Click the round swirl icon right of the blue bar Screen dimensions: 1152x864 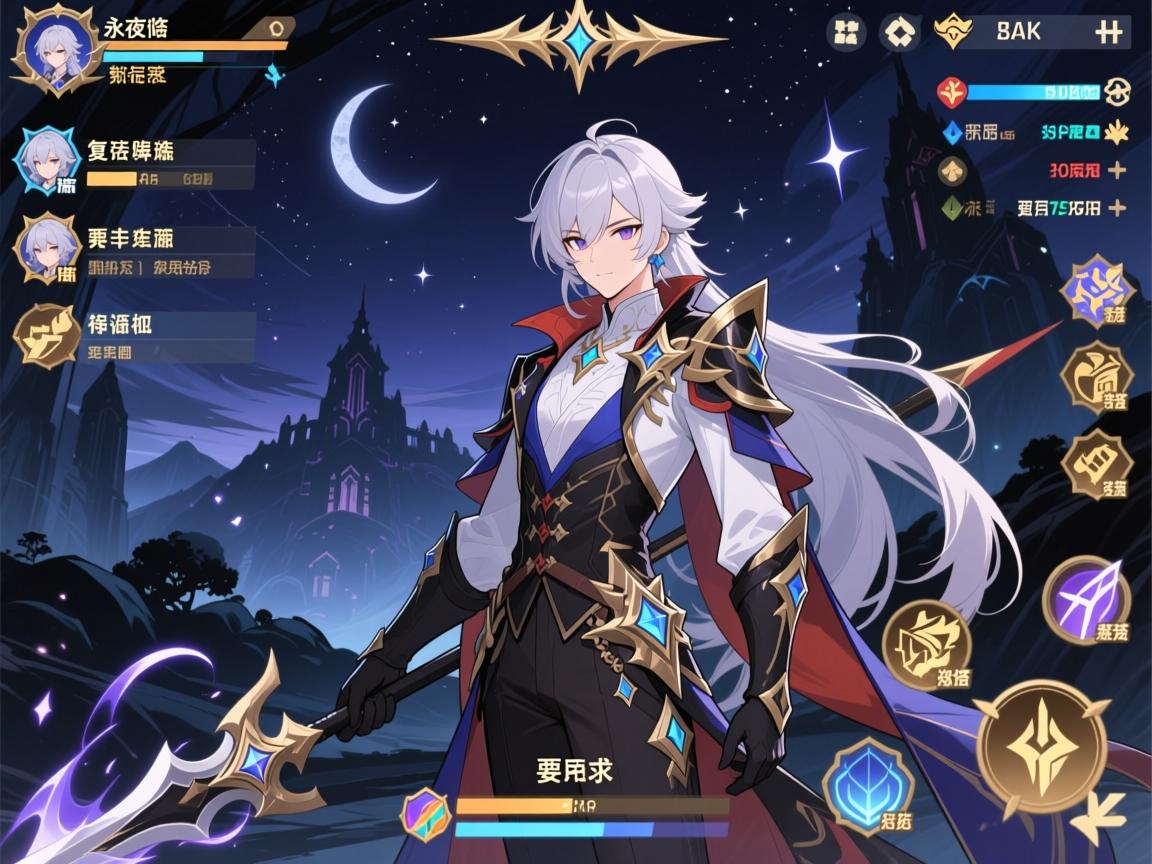[x=1119, y=93]
